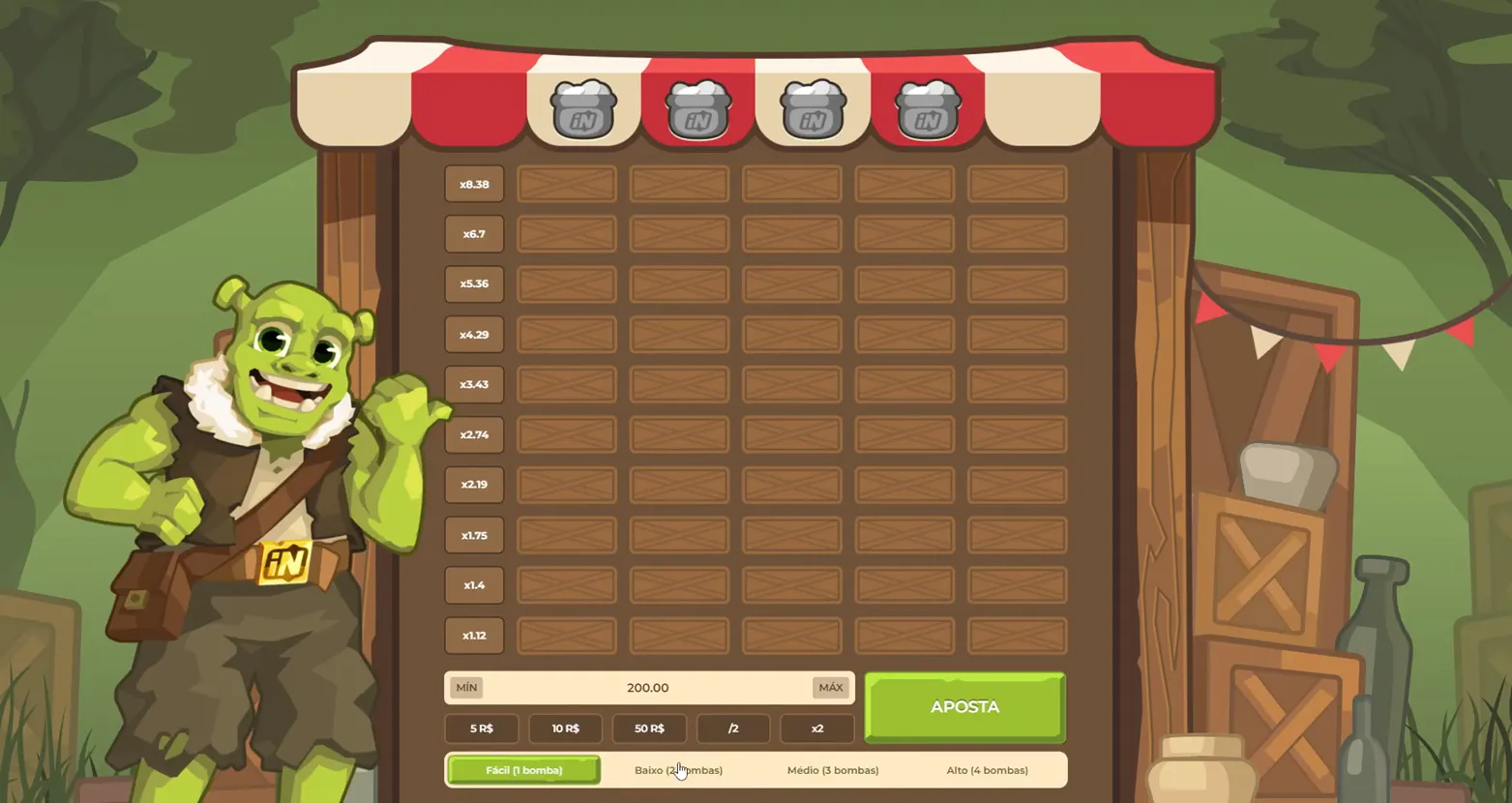Select the Baixo (2 bombas) difficulty
The width and height of the screenshot is (1512, 803).
pos(680,769)
